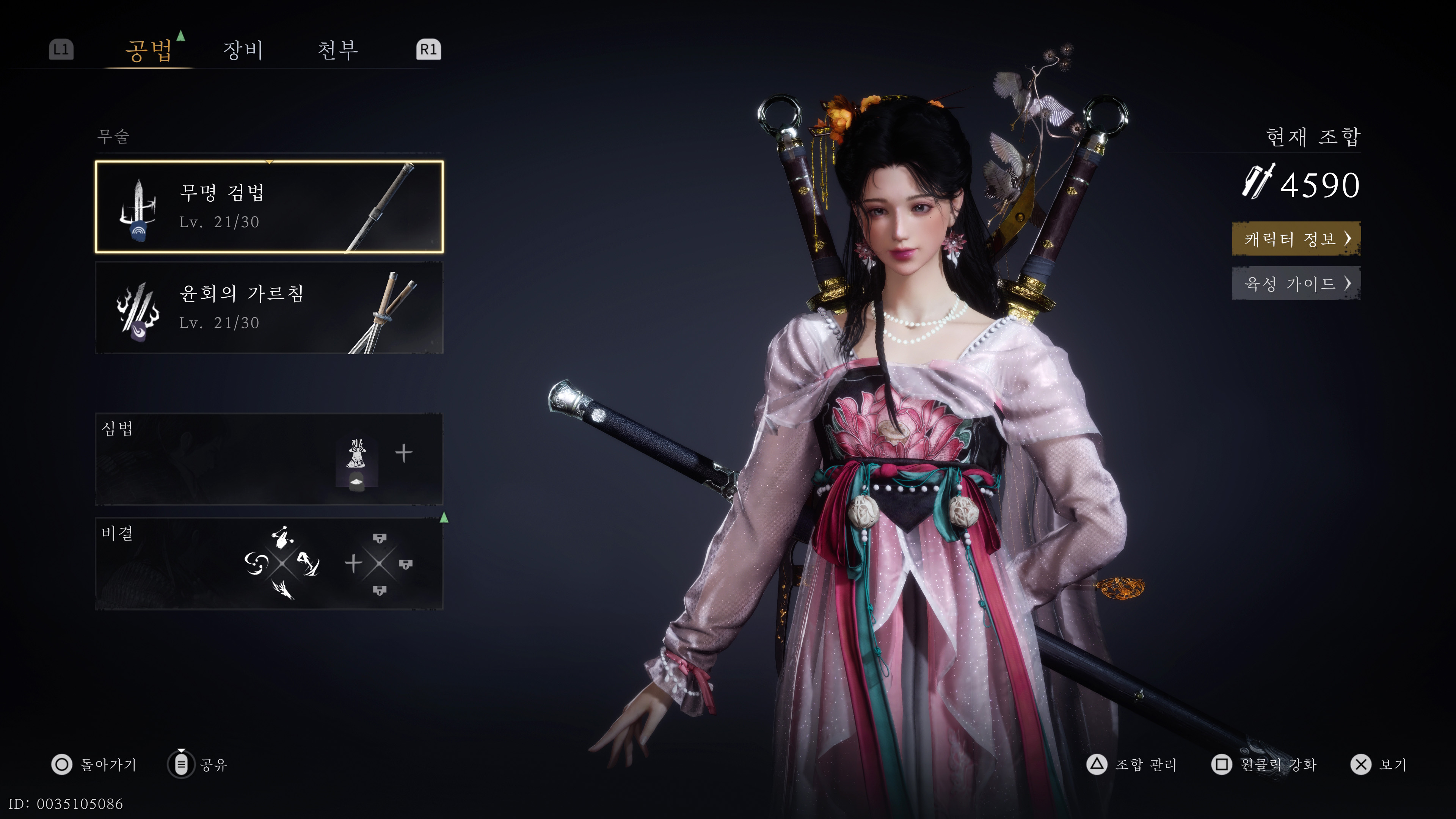Switch to the 공법 tab
The height and width of the screenshot is (819, 1456).
click(x=149, y=50)
